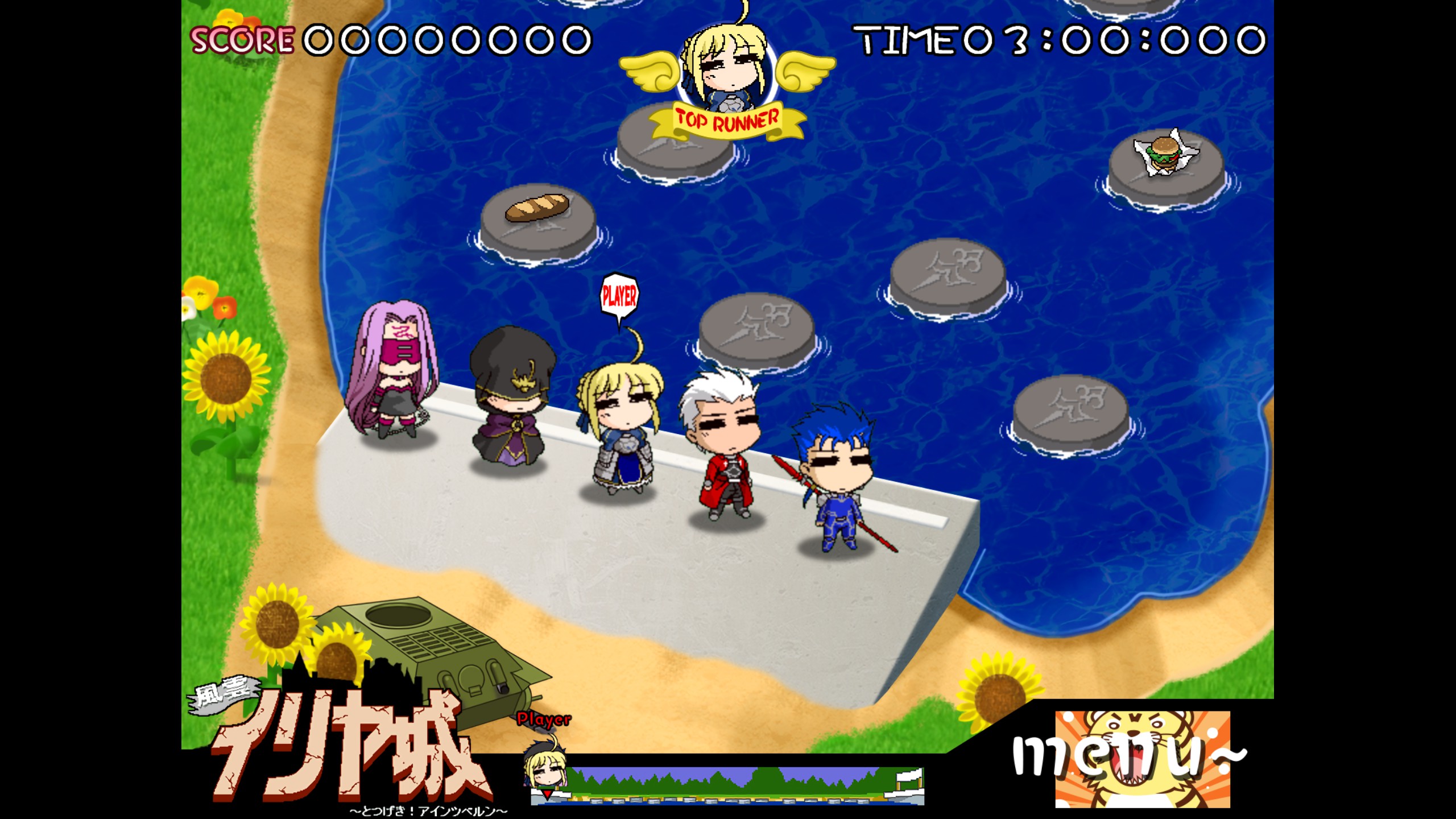This screenshot has height=819, width=1456.
Task: Click the course progress minimap bar
Action: point(727,785)
